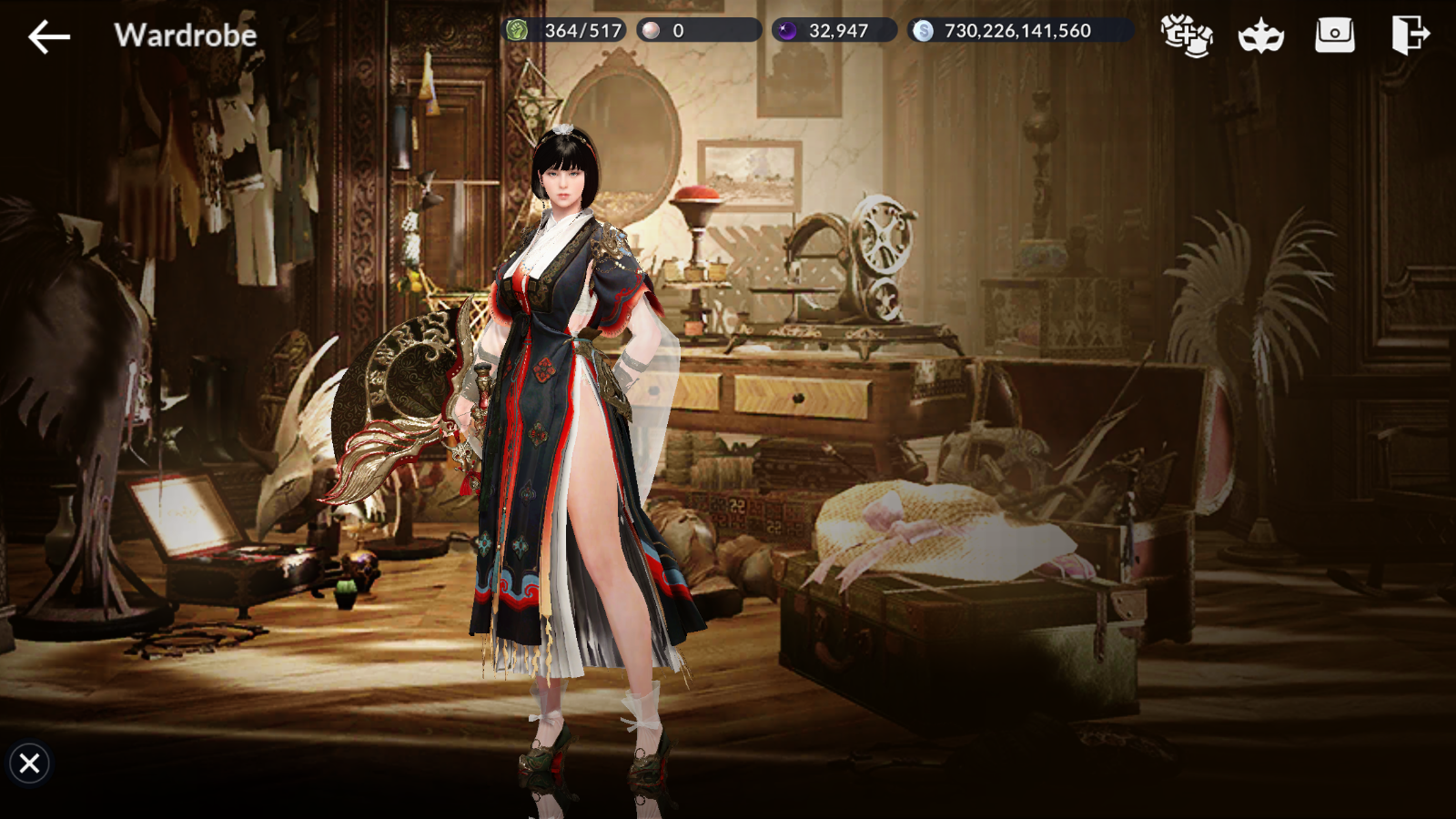Tap the silver coin currency counter
Image resolution: width=1456 pixels, height=819 pixels.
pos(1019,31)
